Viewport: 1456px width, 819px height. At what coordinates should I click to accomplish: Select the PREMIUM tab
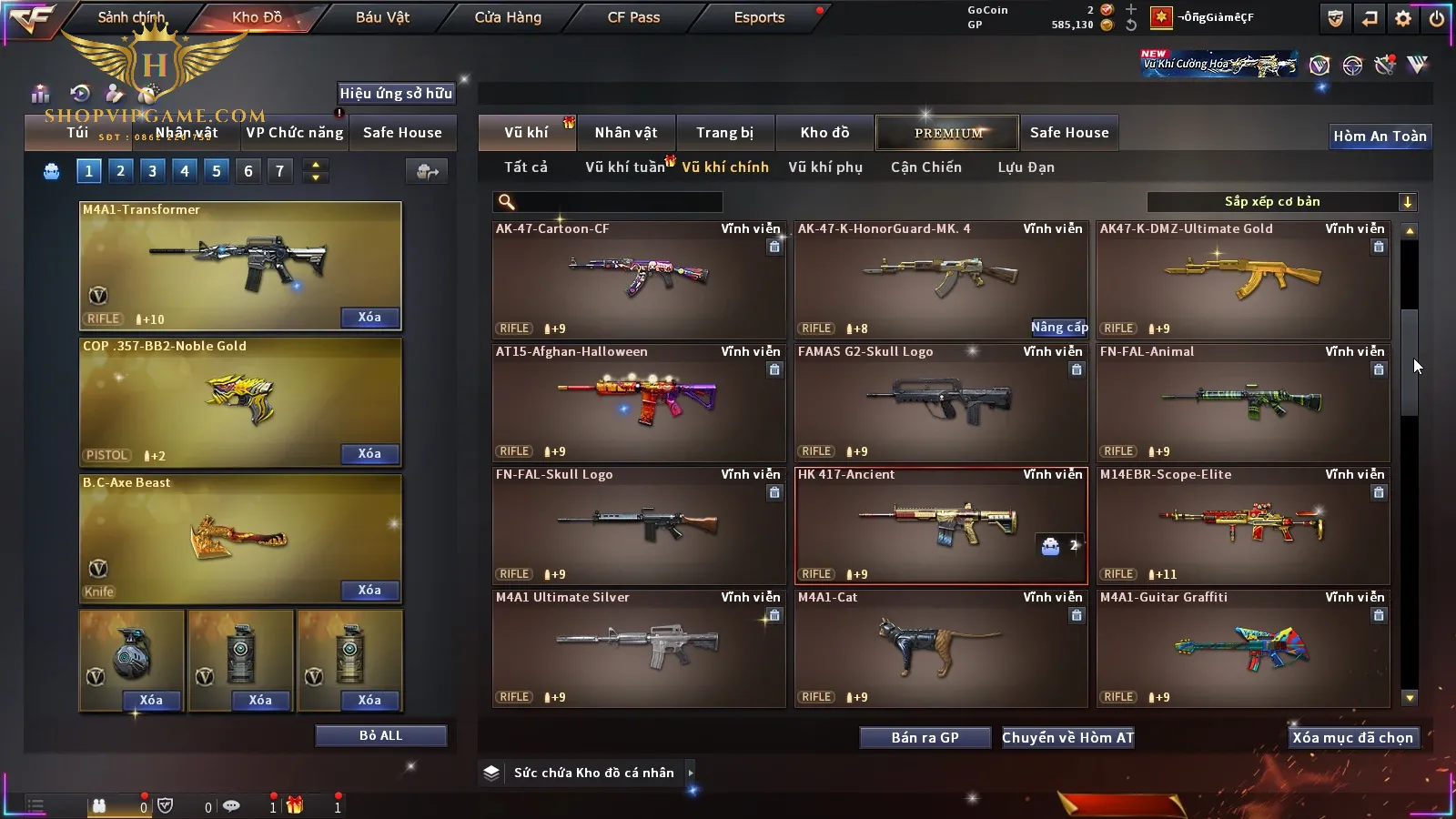[947, 133]
